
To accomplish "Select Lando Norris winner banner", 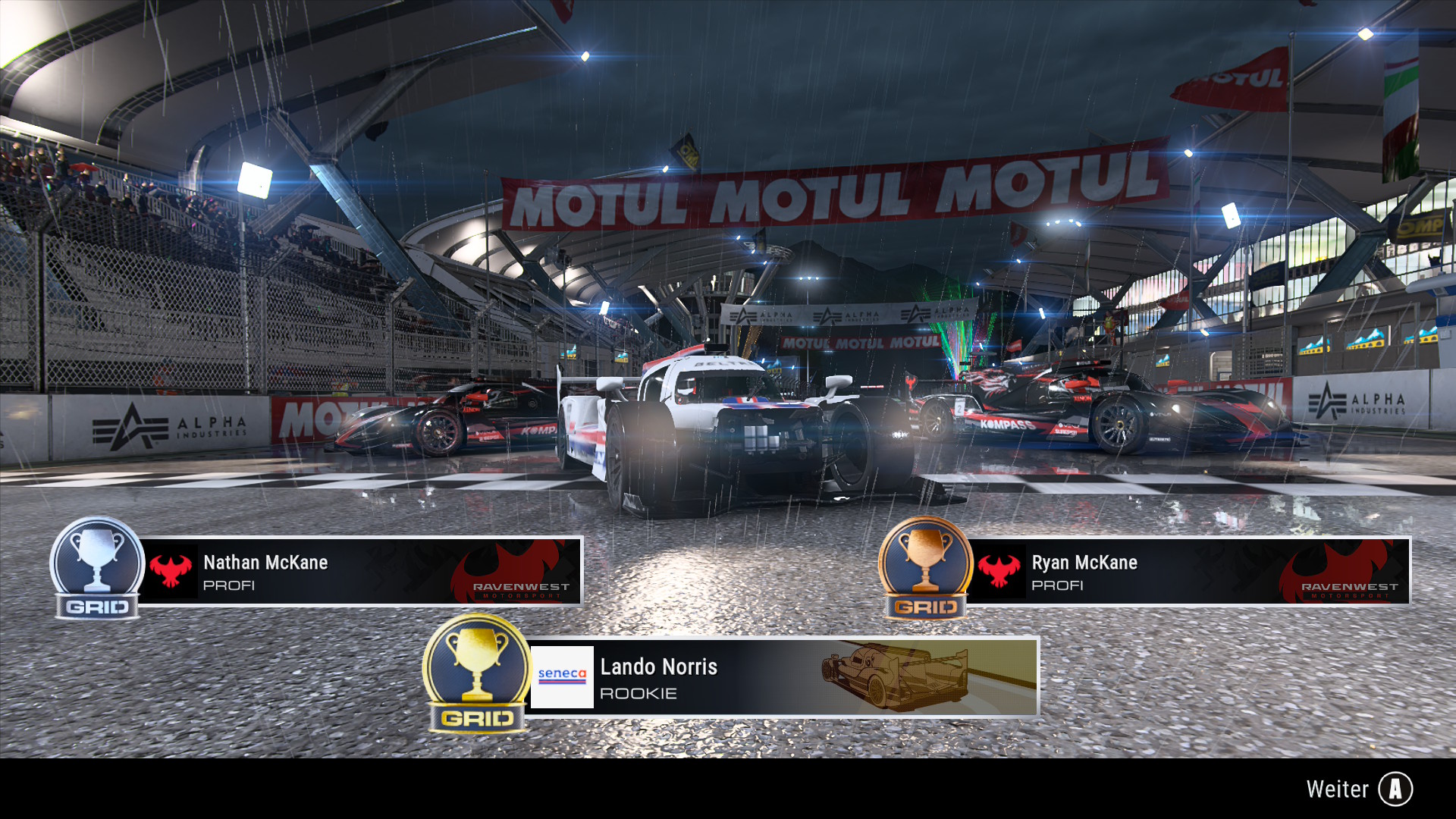I will [x=781, y=677].
